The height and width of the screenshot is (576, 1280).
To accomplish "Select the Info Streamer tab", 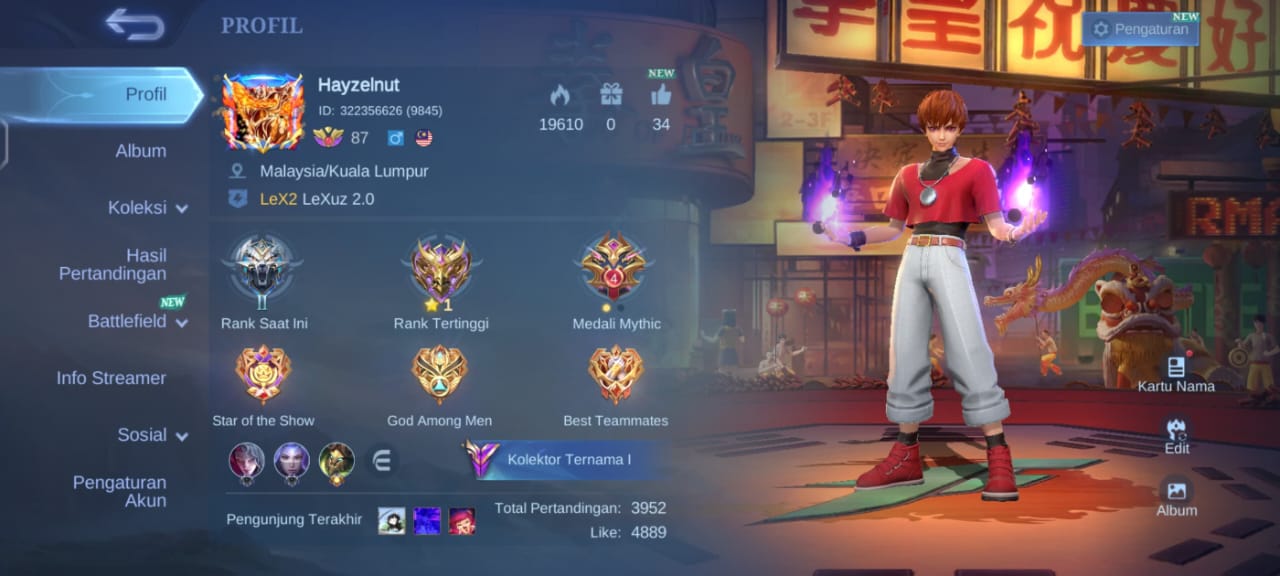I will 111,378.
